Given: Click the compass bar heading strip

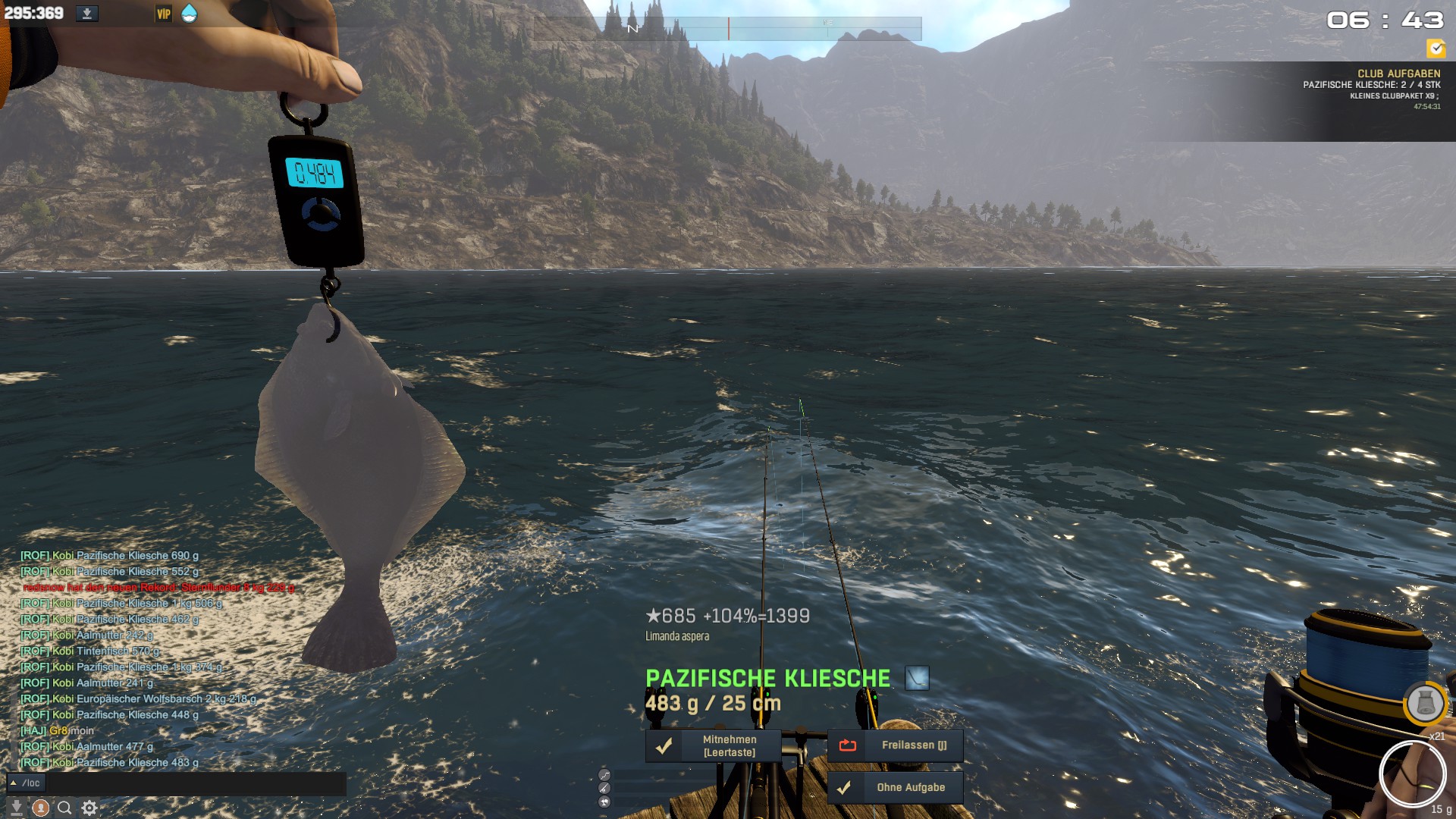Looking at the screenshot, I should (x=728, y=29).
